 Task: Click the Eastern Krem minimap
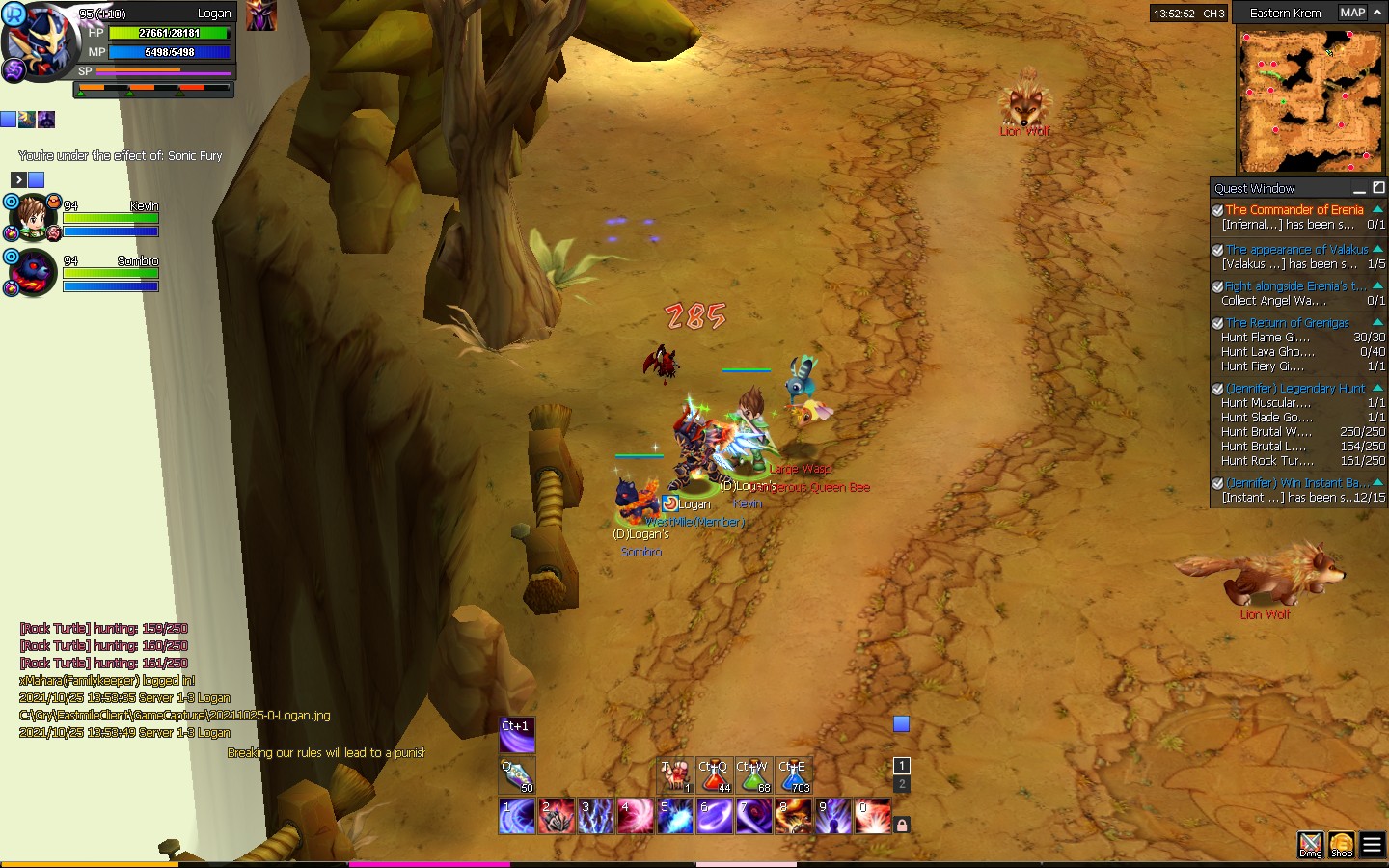tap(1310, 100)
